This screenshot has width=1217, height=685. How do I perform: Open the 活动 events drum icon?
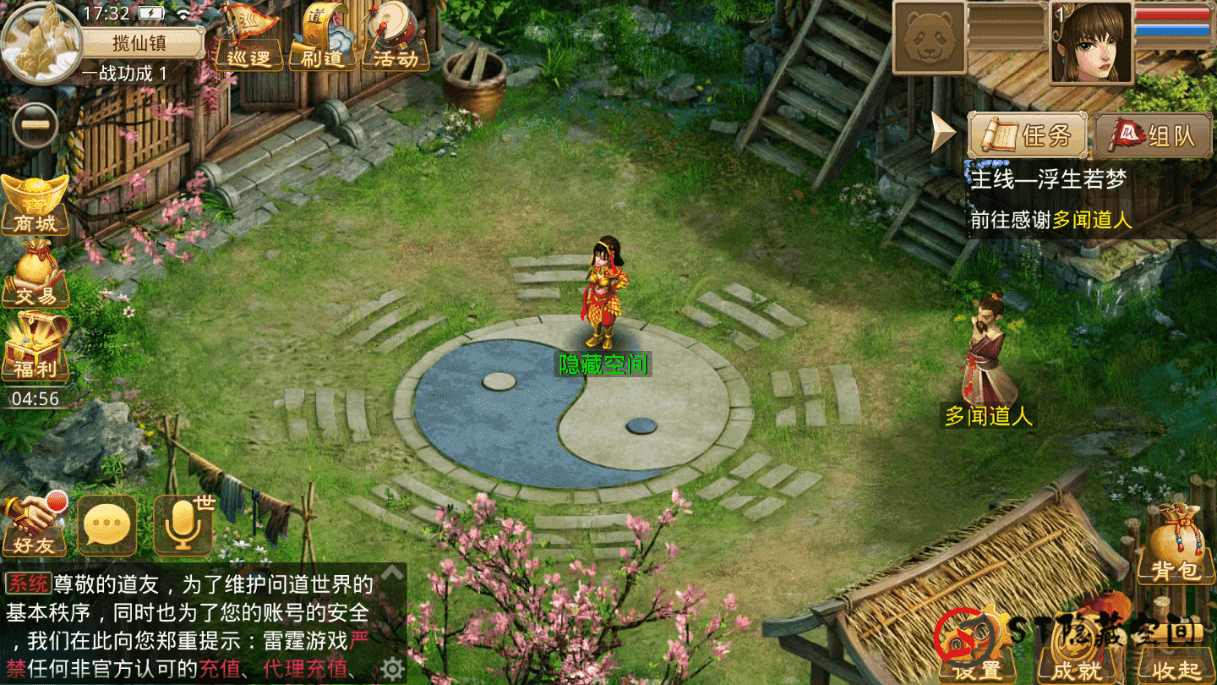tap(395, 38)
